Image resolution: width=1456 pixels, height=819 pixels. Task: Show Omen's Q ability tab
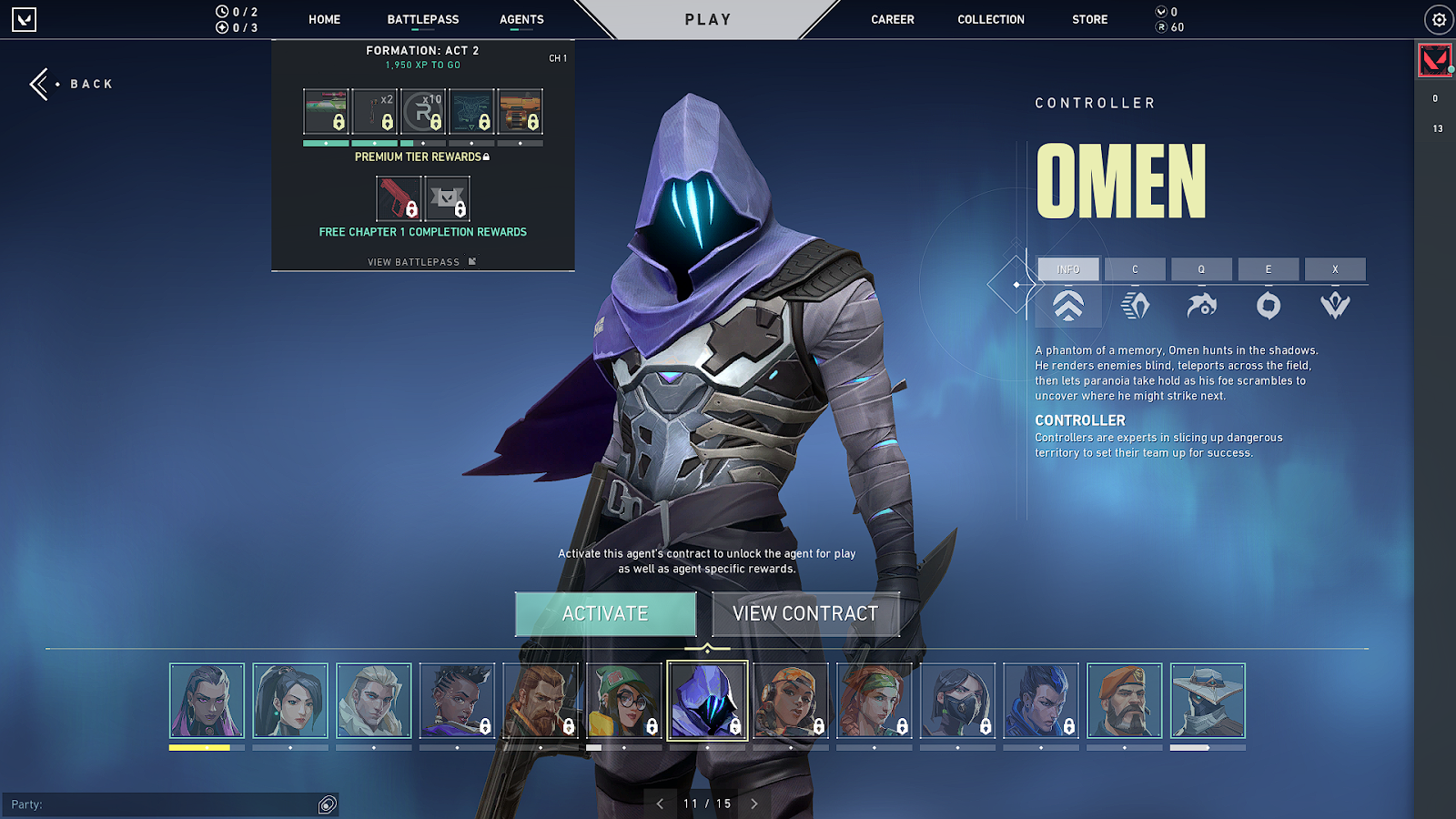click(x=1201, y=269)
